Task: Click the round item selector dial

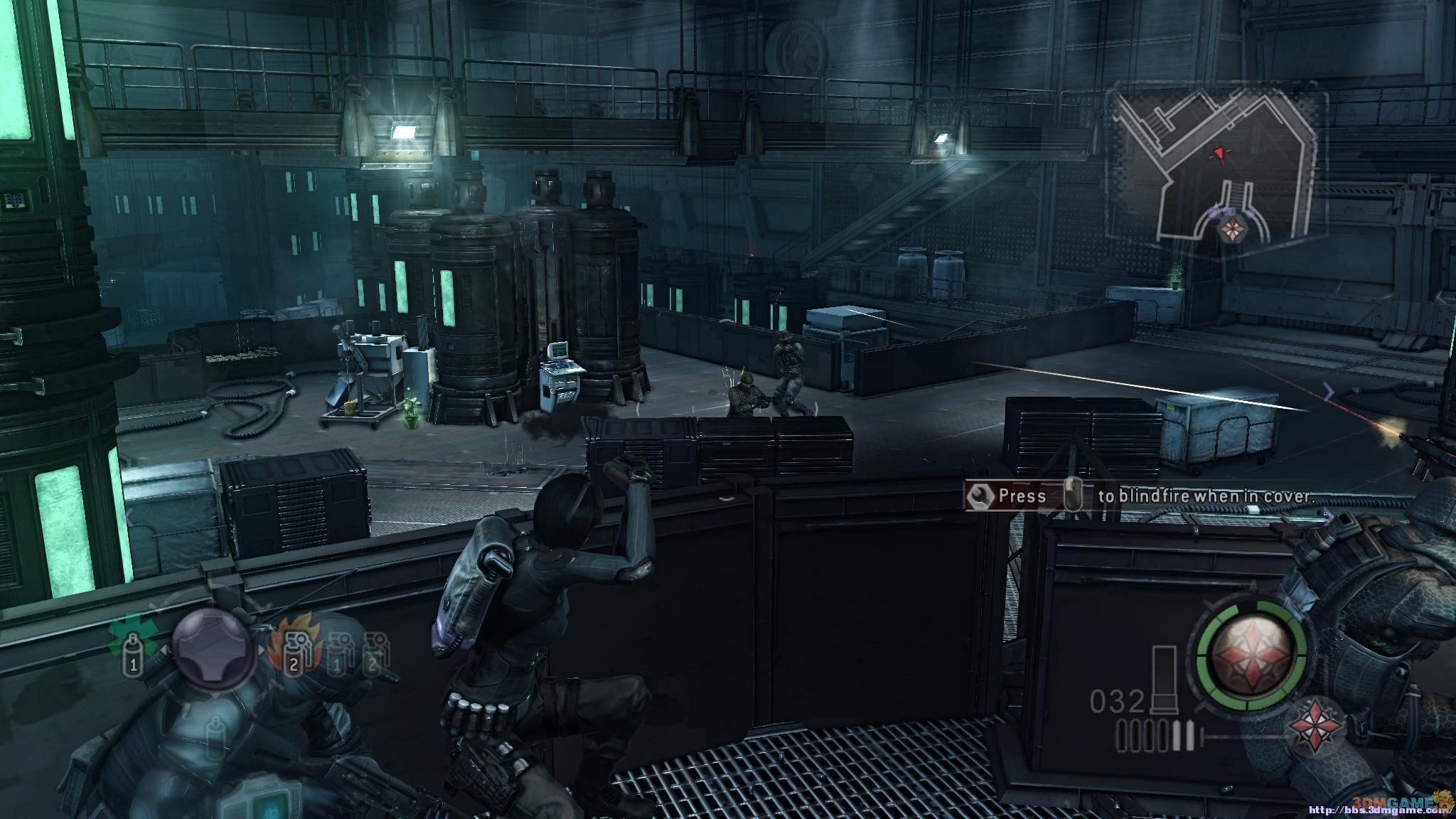Action: point(213,646)
